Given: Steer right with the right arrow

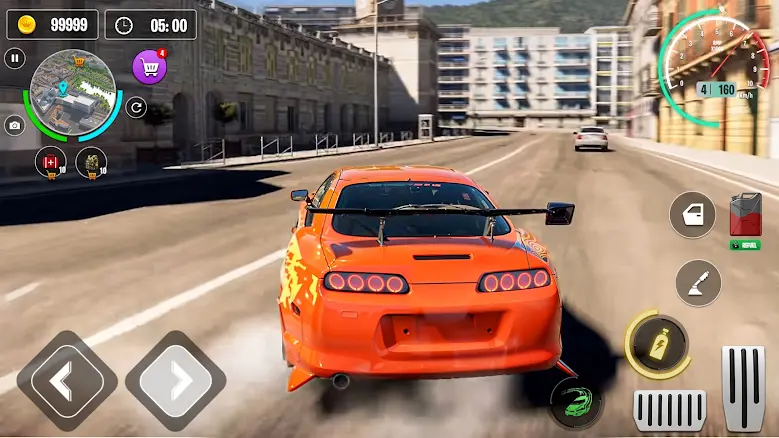Looking at the screenshot, I should (182, 381).
